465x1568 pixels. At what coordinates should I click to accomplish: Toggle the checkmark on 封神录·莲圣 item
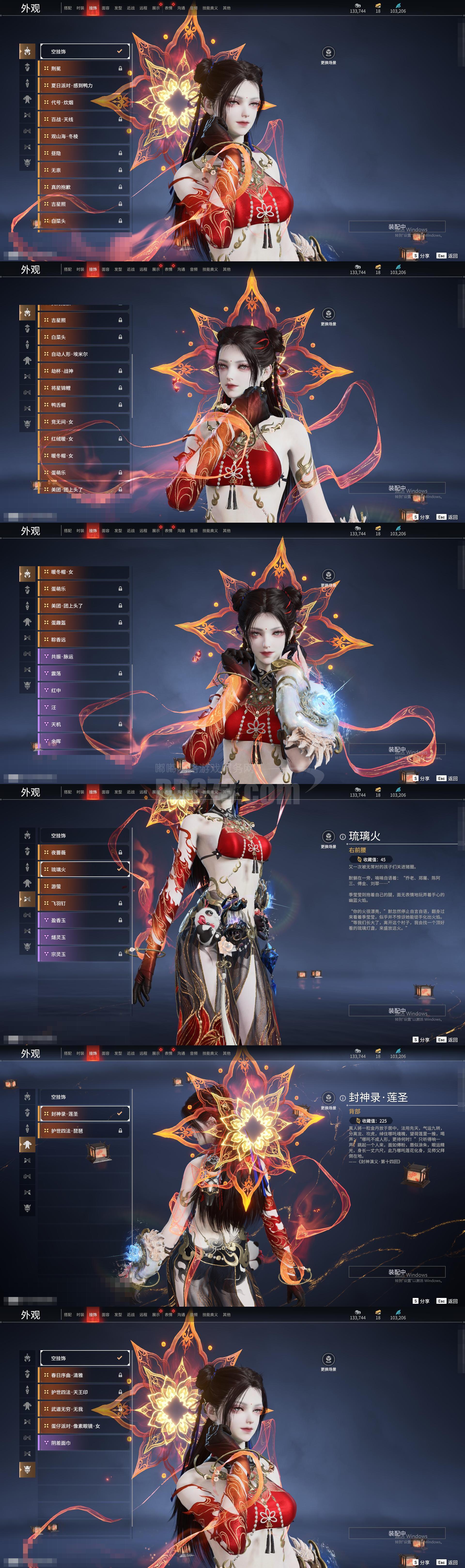pyautogui.click(x=119, y=1113)
